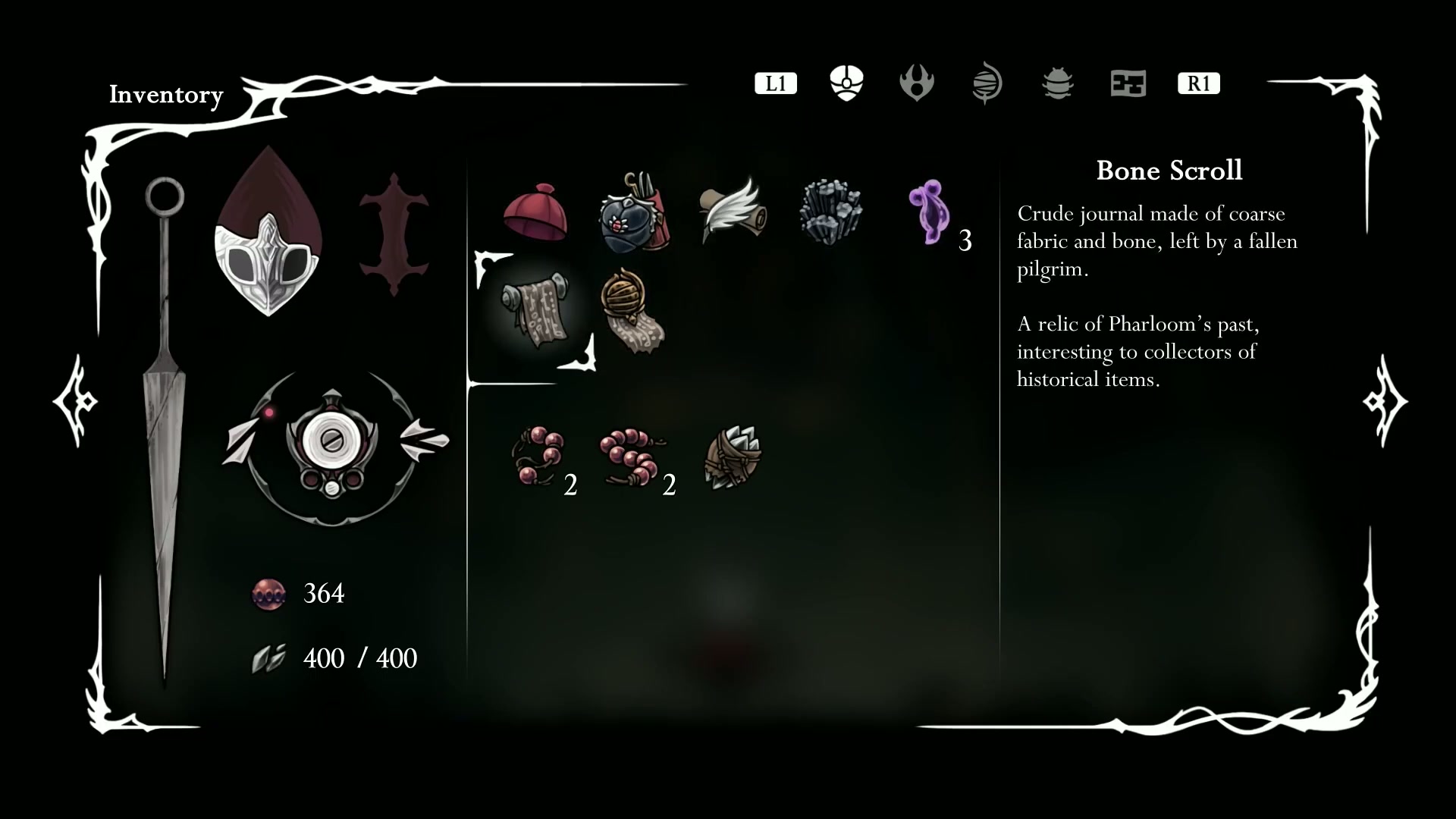Select the purple squiggle item
1456x819 pixels.
click(x=928, y=212)
